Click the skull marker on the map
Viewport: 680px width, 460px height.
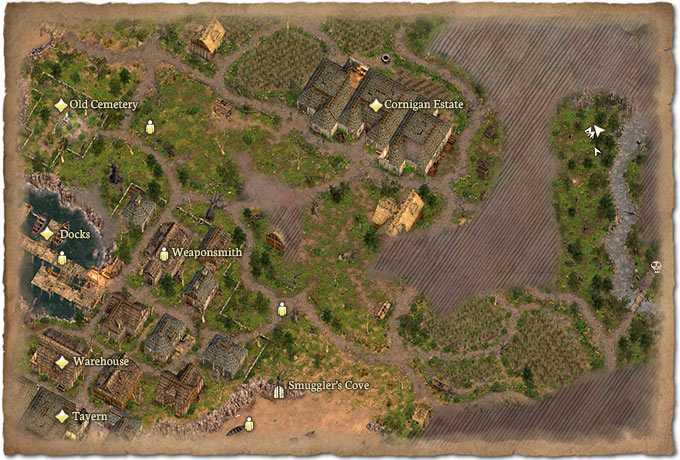(656, 267)
